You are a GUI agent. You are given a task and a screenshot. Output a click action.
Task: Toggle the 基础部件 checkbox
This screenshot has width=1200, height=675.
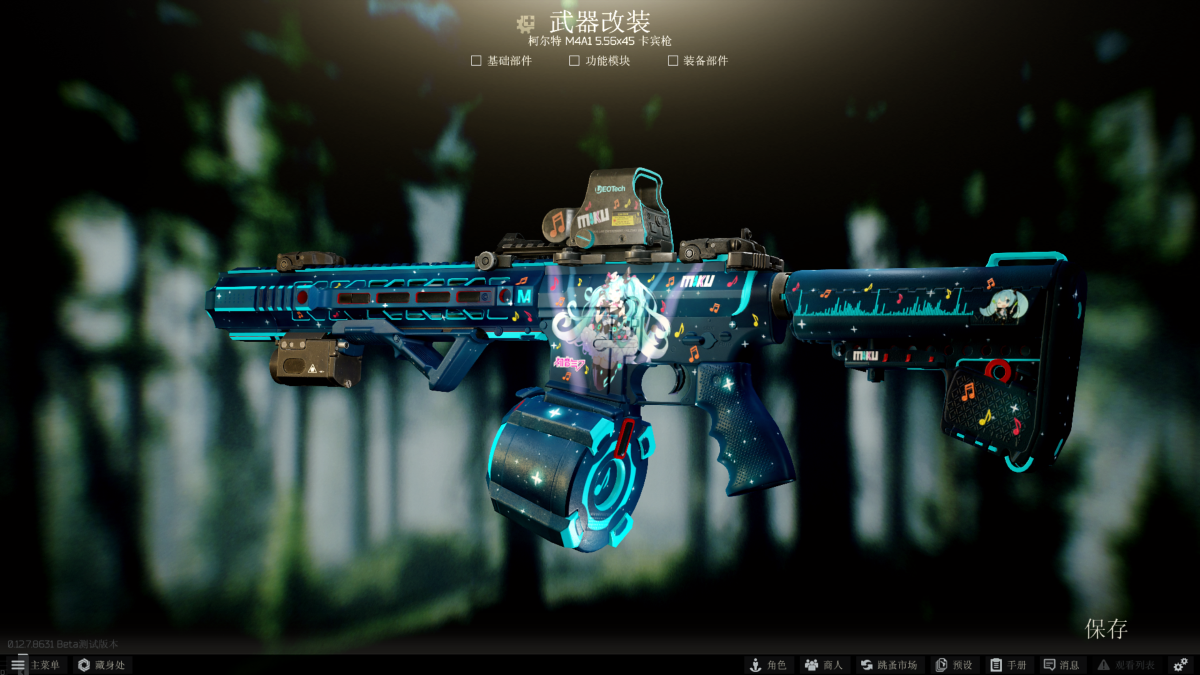coord(476,61)
